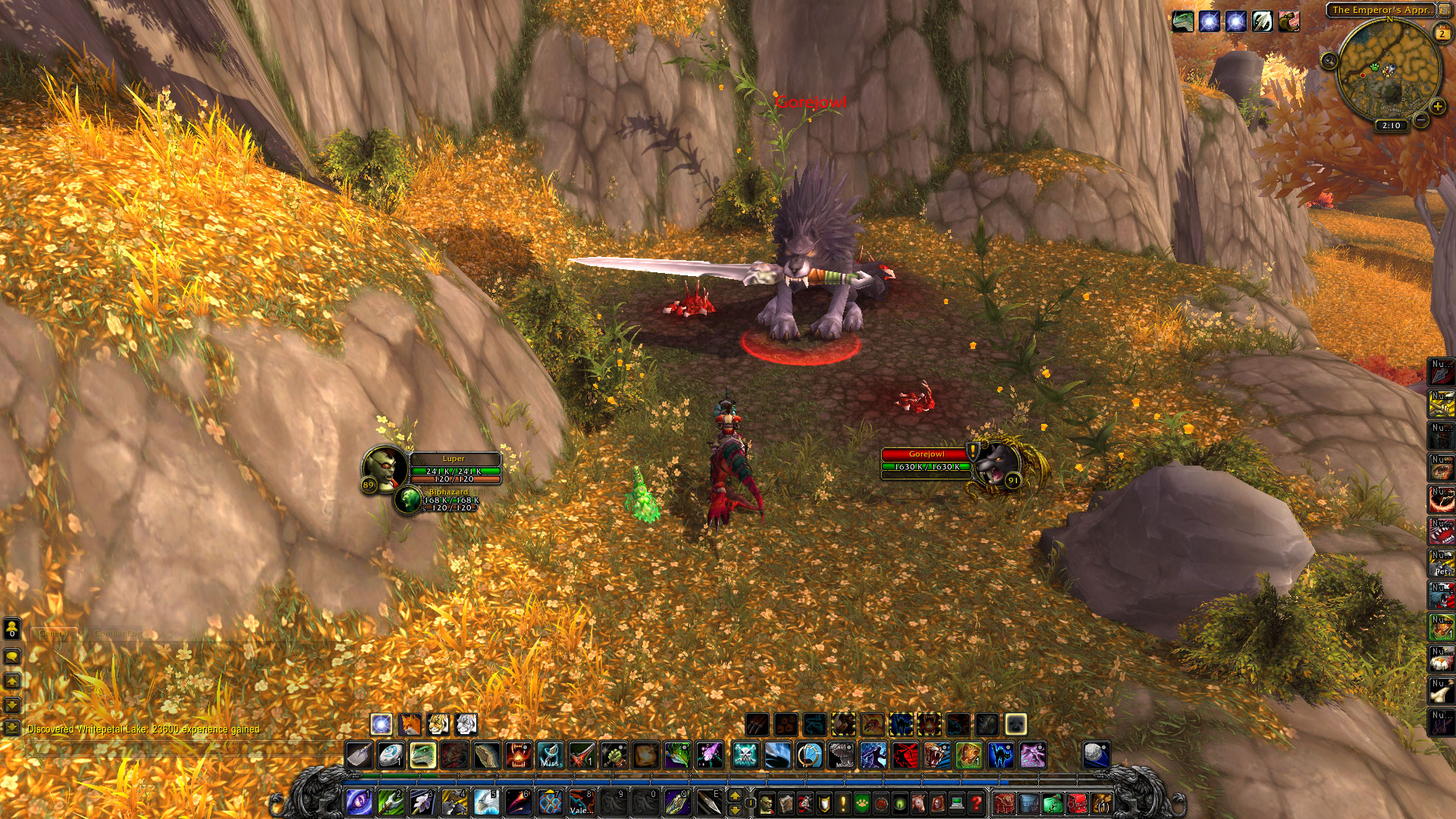The image size is (1456, 819).
Task: Zoom in on the minimap with plus button
Action: pyautogui.click(x=1437, y=106)
